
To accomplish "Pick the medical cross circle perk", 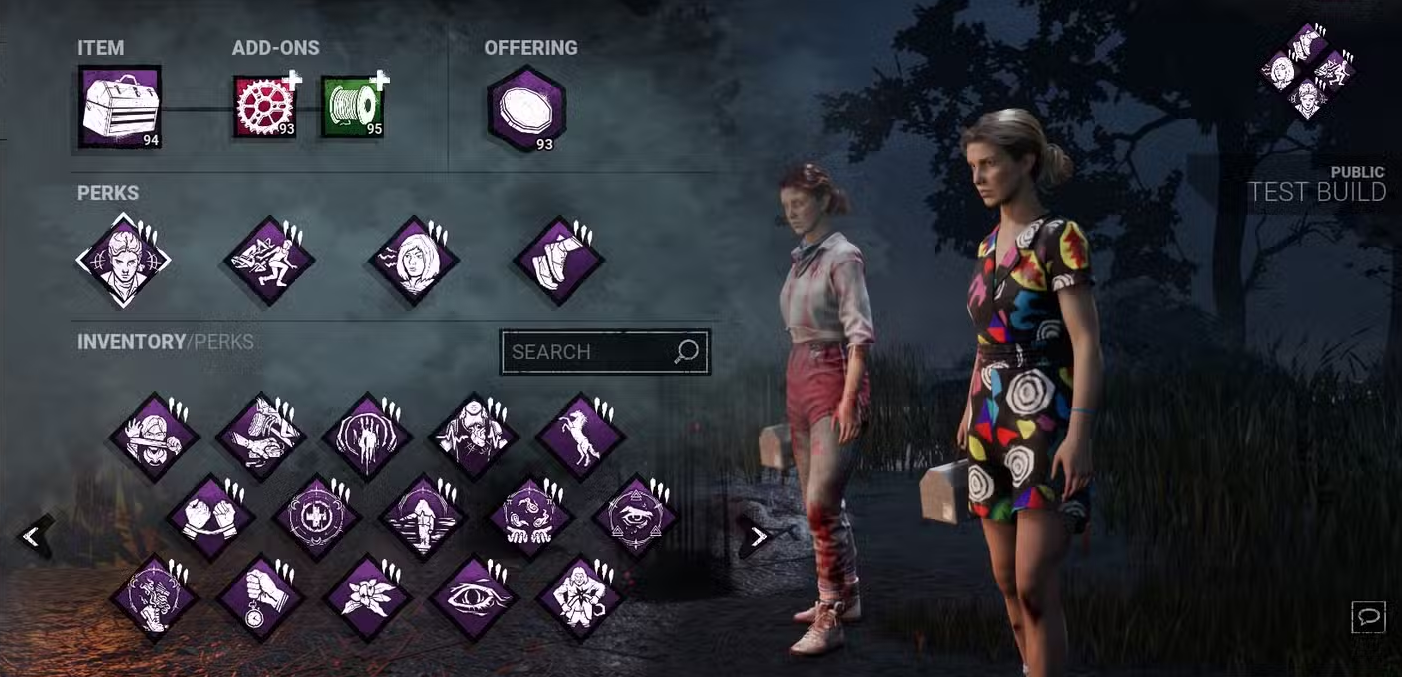I will pyautogui.click(x=317, y=518).
